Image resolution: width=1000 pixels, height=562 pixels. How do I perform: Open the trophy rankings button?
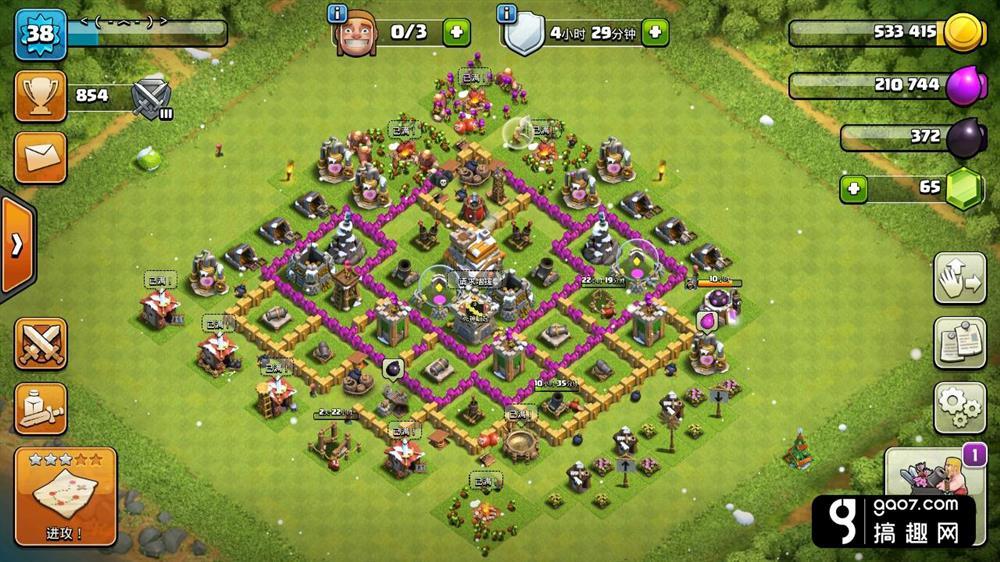point(40,96)
